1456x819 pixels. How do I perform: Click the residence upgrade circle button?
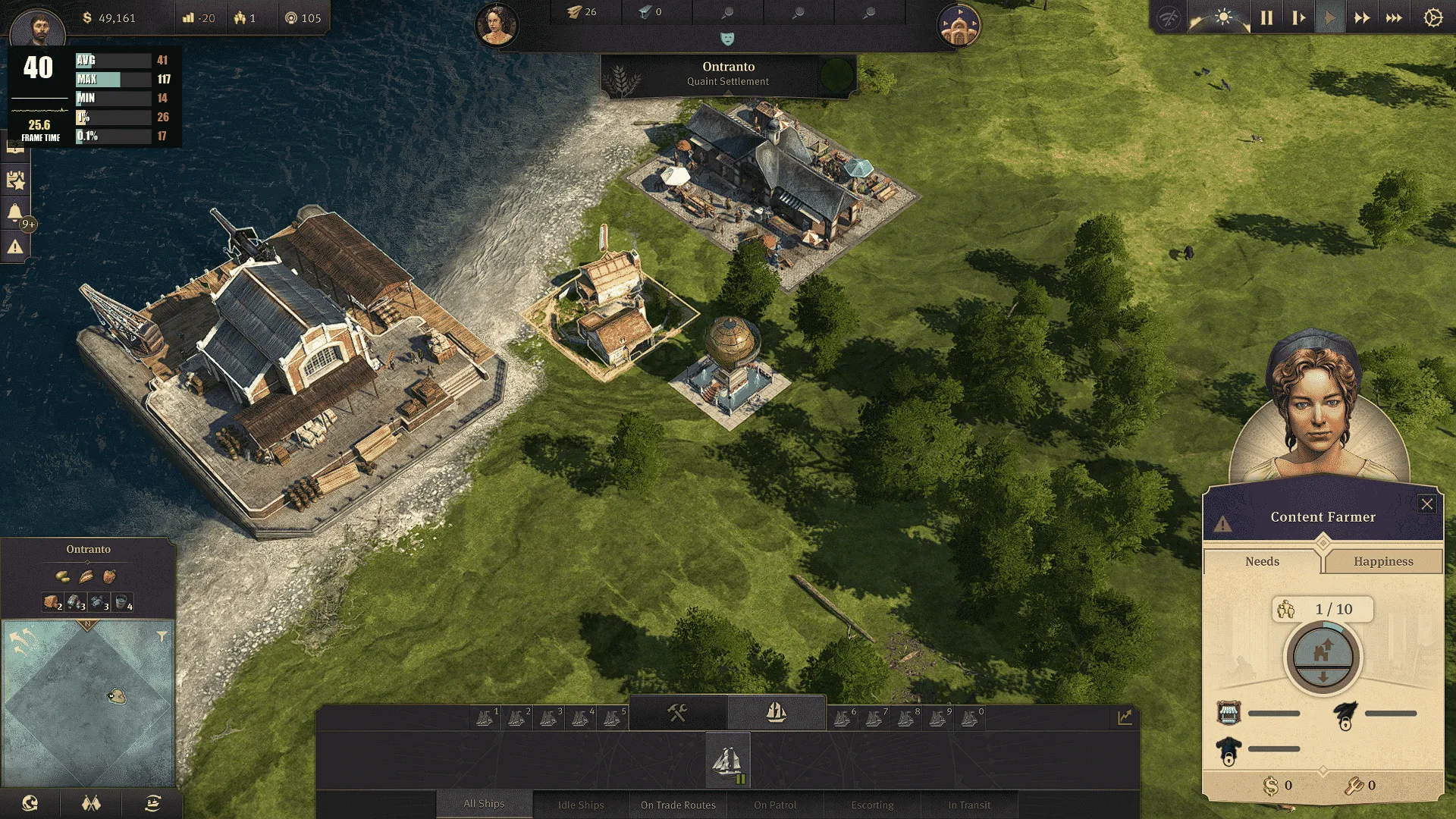(1323, 657)
